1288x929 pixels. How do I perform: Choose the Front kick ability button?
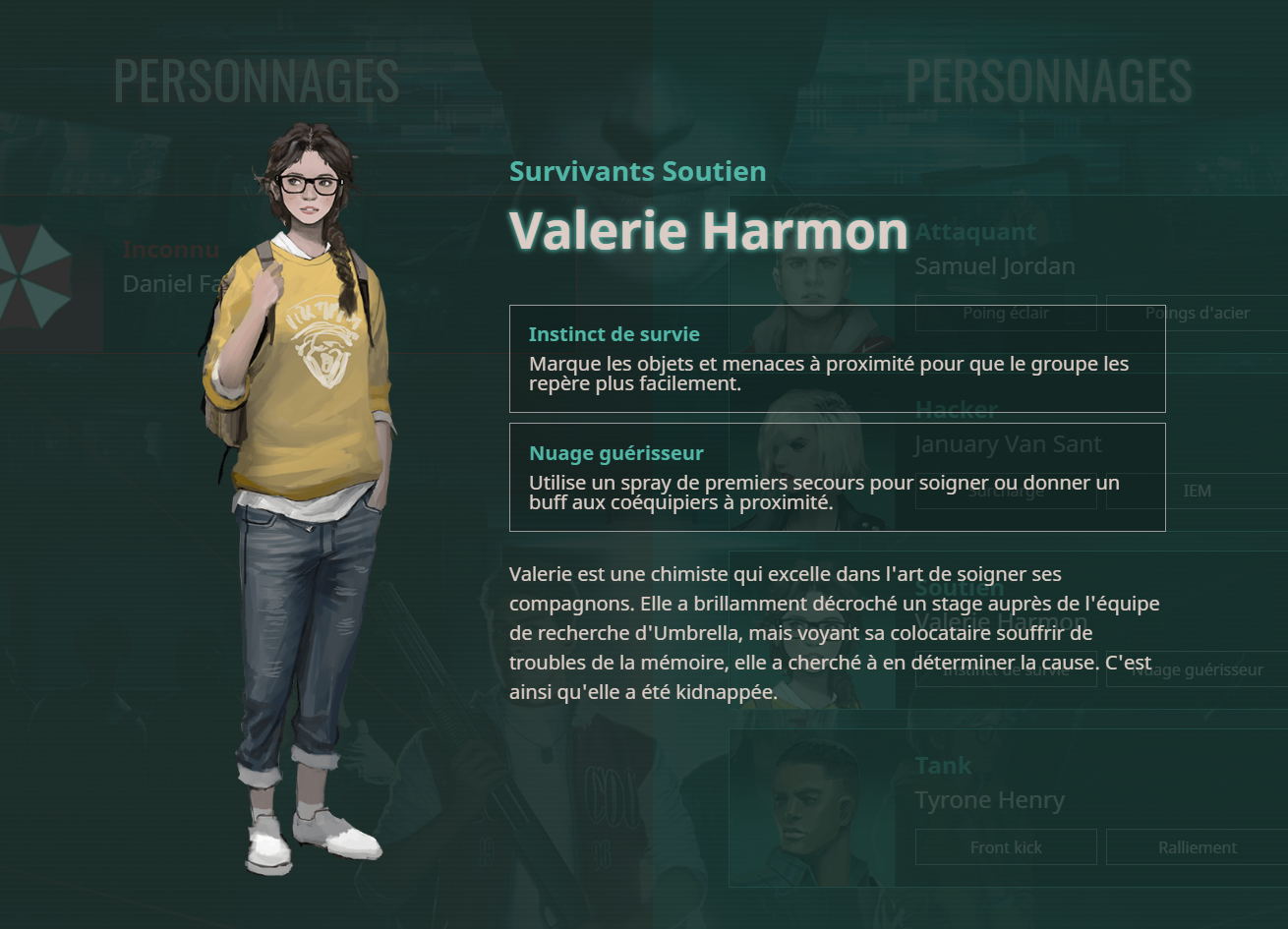click(x=1005, y=847)
